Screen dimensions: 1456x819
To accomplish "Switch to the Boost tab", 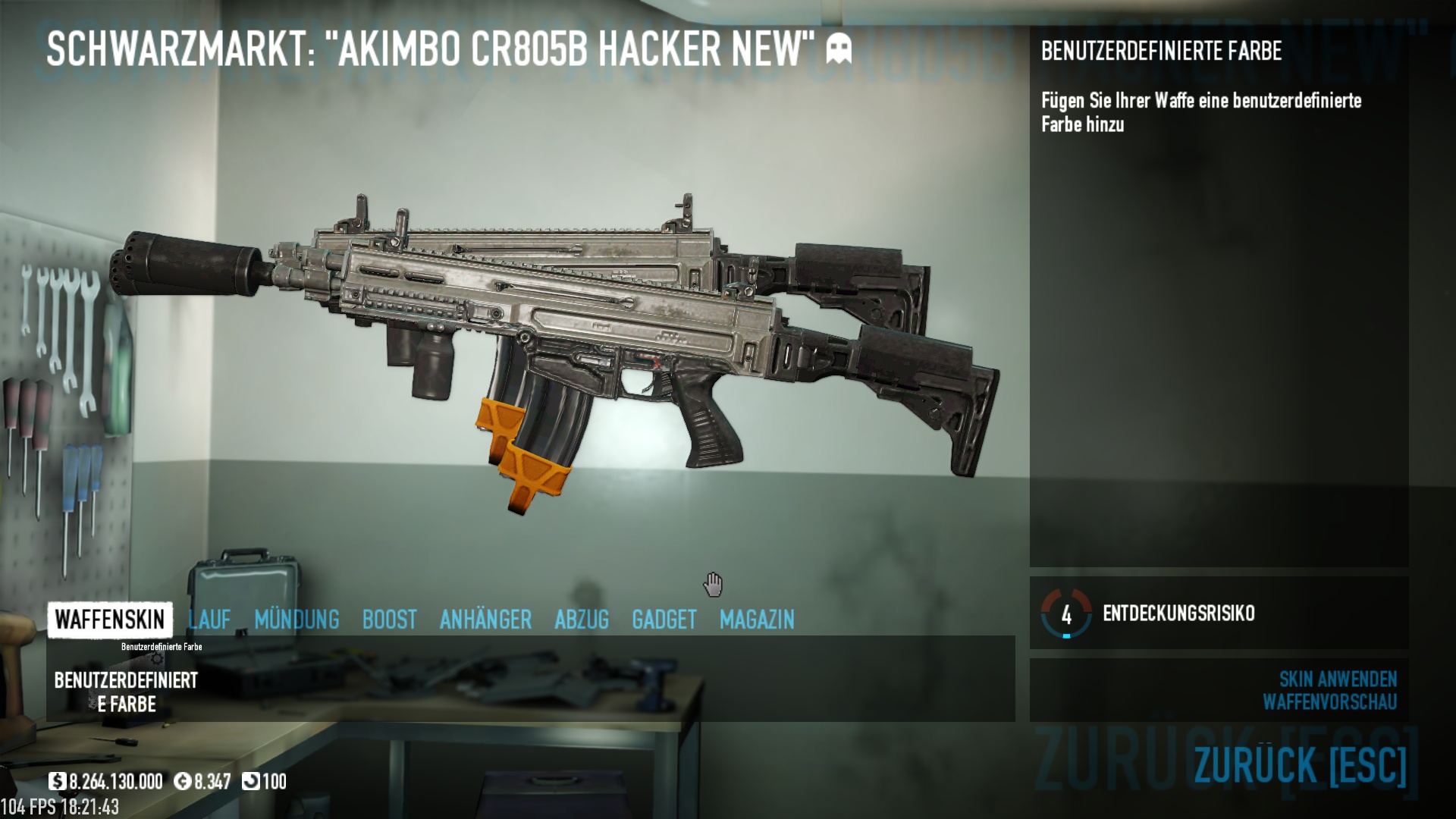I will click(389, 620).
